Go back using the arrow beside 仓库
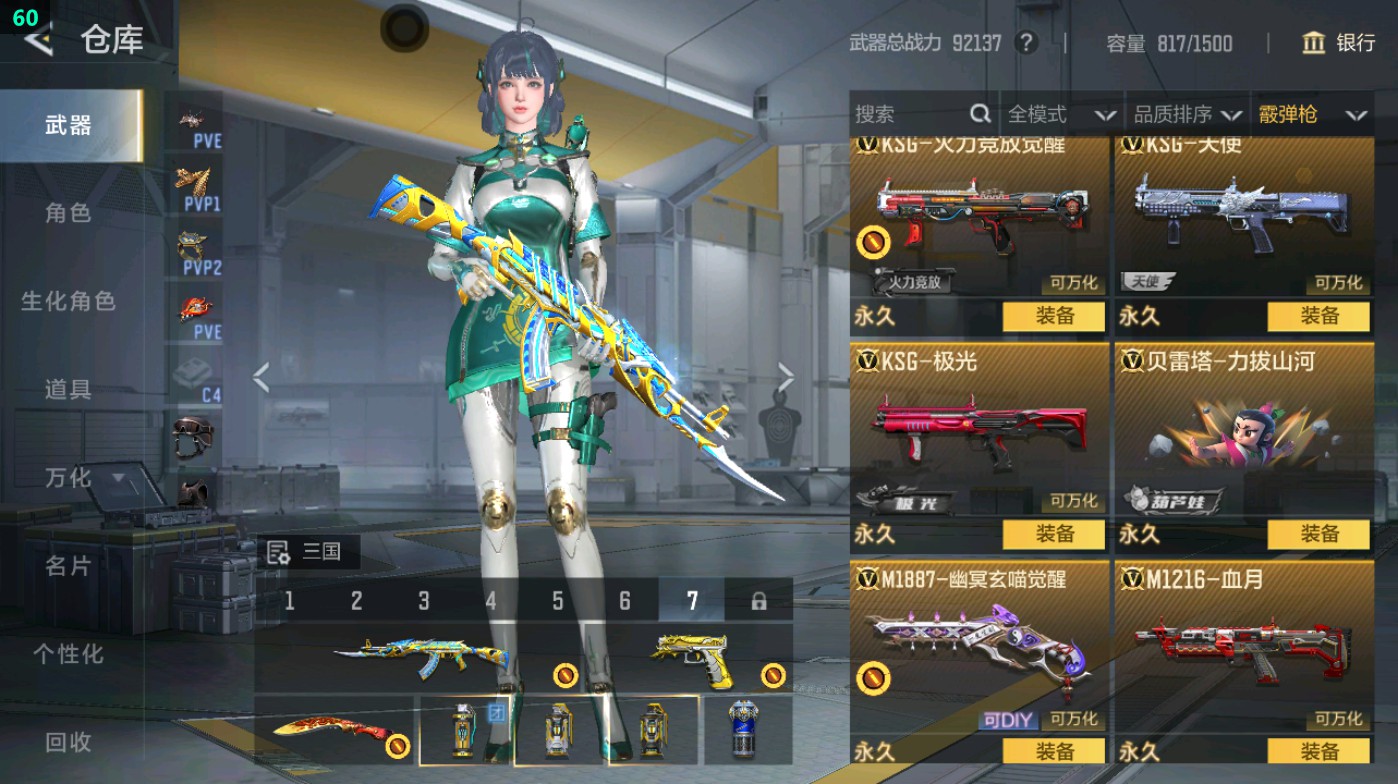This screenshot has height=784, width=1398. coord(38,40)
